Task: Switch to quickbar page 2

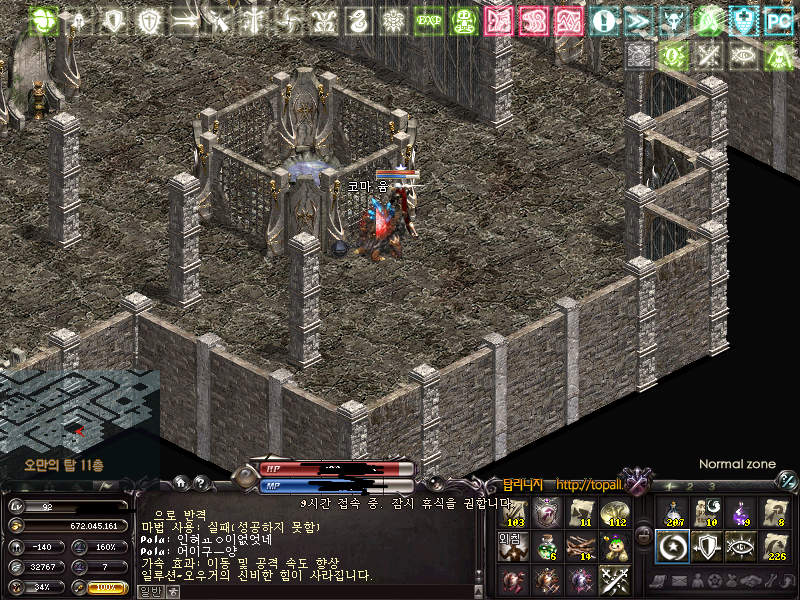Action: coord(690,487)
